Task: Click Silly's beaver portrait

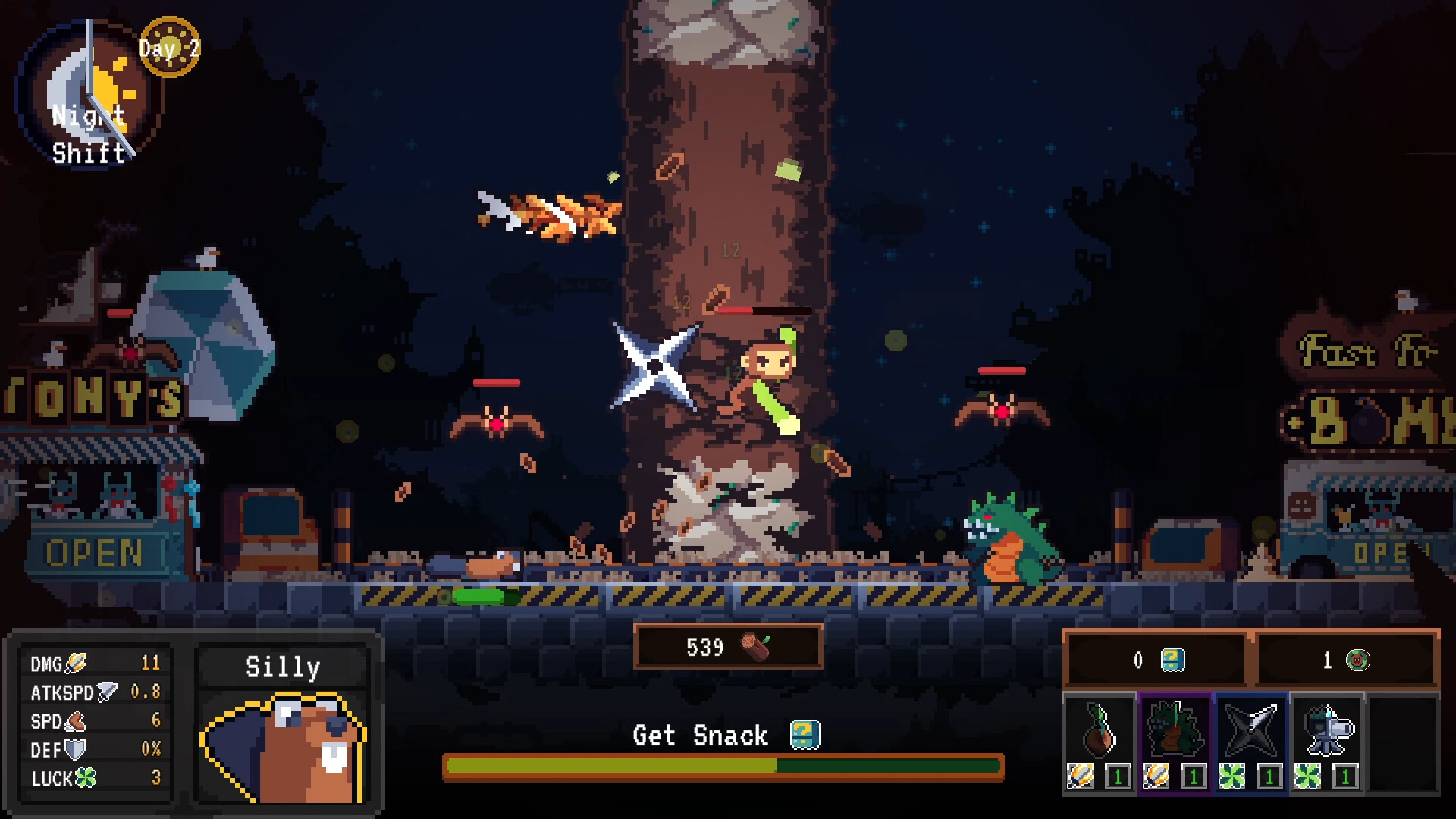Action: coord(281,747)
